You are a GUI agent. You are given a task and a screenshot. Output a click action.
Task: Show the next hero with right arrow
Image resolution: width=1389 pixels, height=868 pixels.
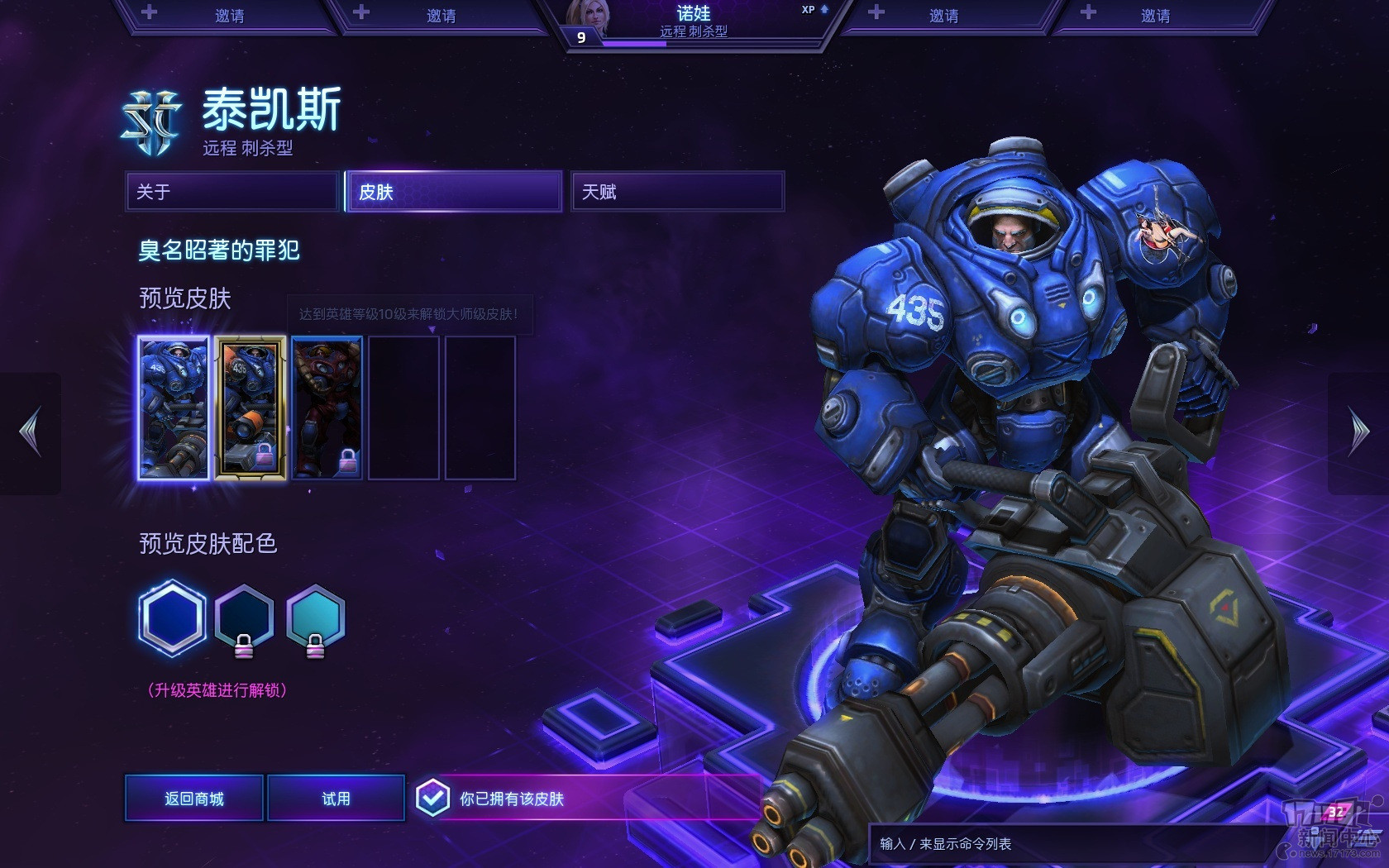[1358, 432]
